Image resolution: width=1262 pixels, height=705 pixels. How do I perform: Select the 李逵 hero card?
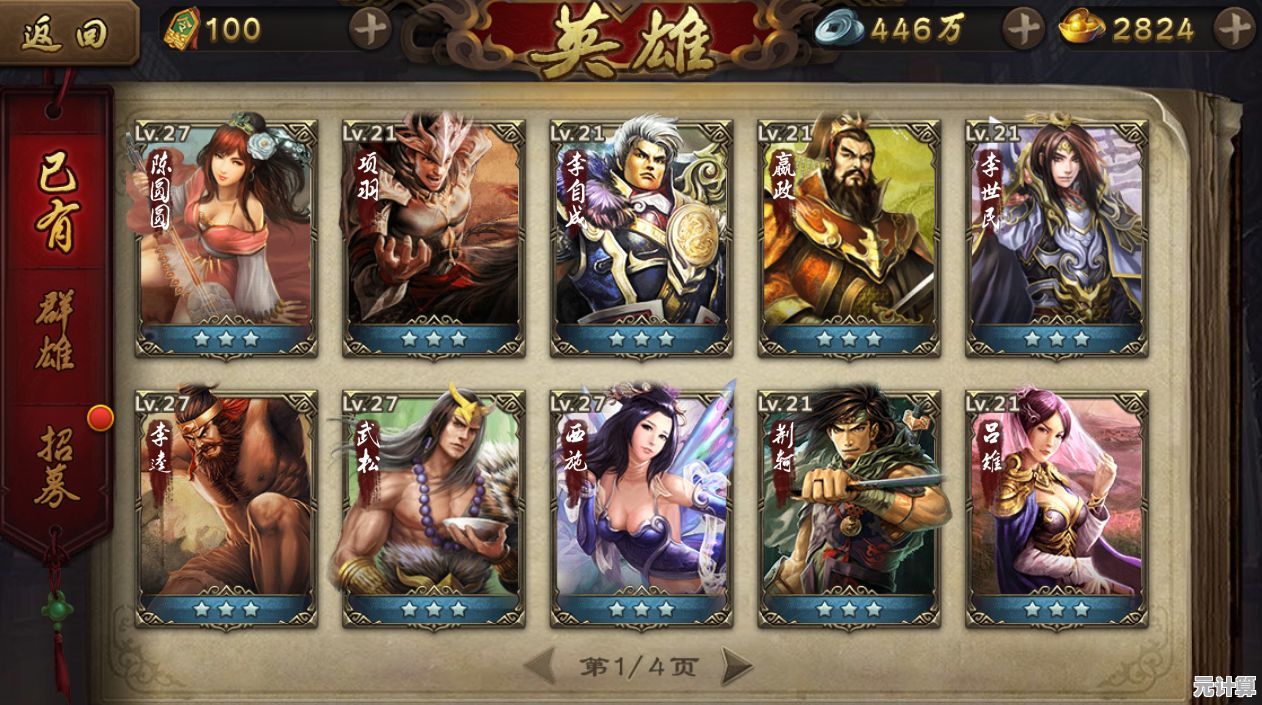point(226,508)
